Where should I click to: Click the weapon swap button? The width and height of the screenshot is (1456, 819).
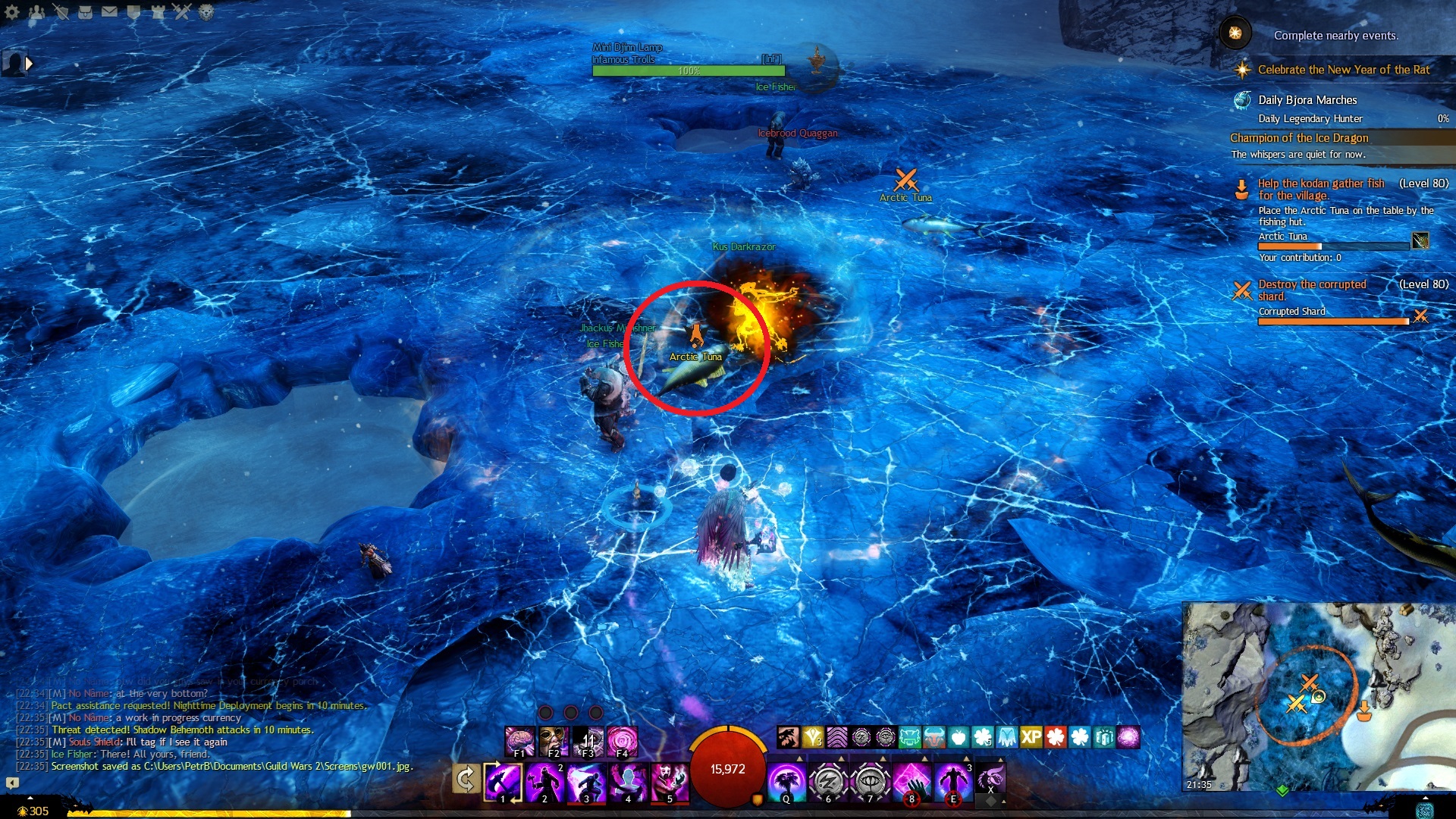coord(466,779)
